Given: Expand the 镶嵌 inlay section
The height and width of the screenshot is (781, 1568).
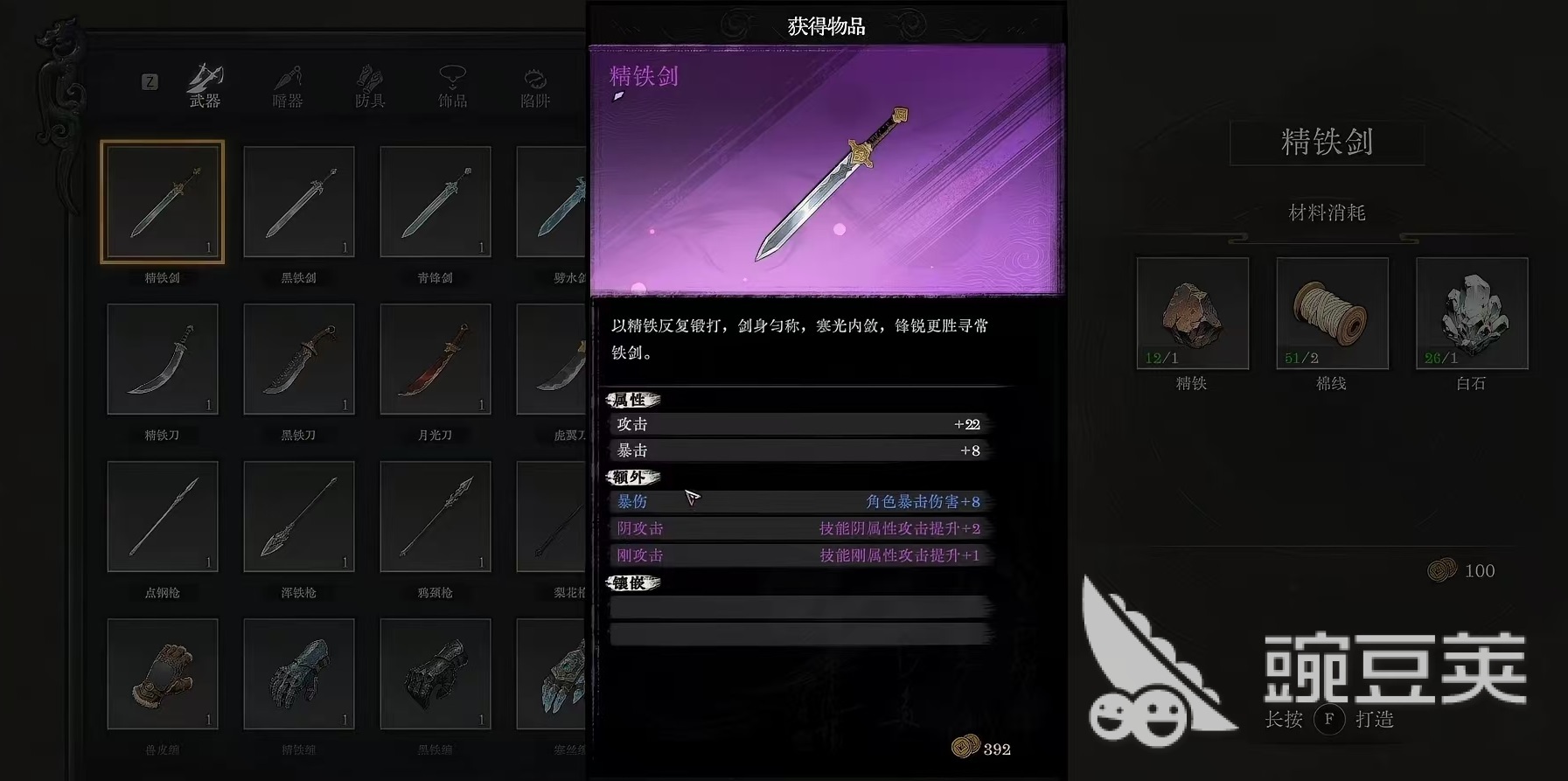Looking at the screenshot, I should 632,582.
